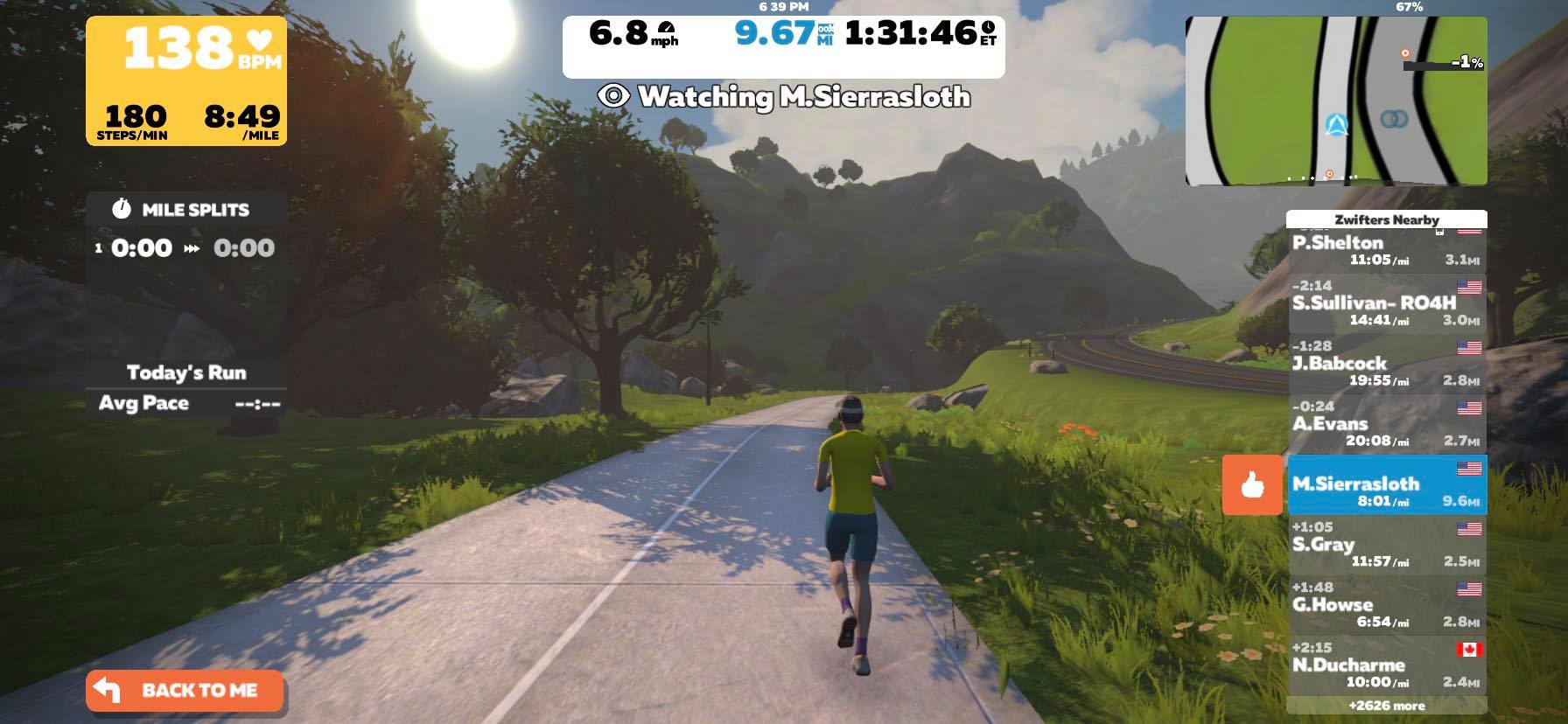Click the Today's Run stats panel
This screenshot has width=1568, height=724.
click(x=185, y=387)
